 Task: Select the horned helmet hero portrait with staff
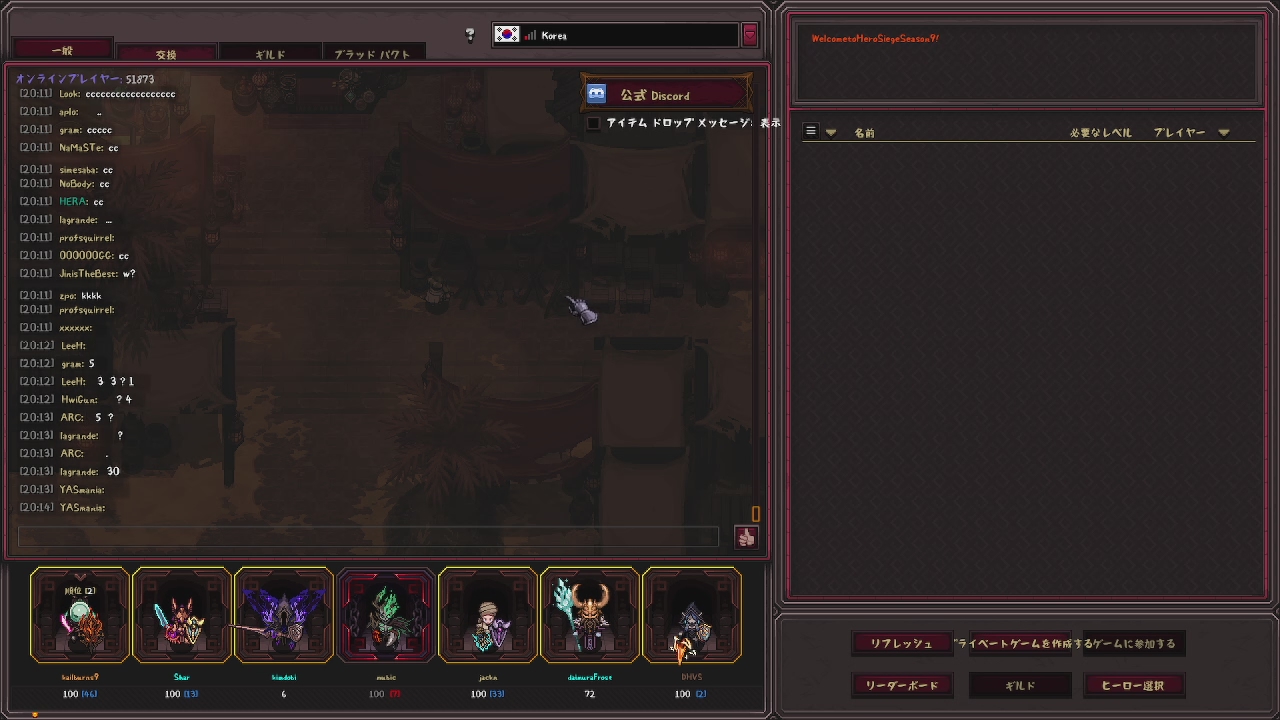tap(590, 616)
